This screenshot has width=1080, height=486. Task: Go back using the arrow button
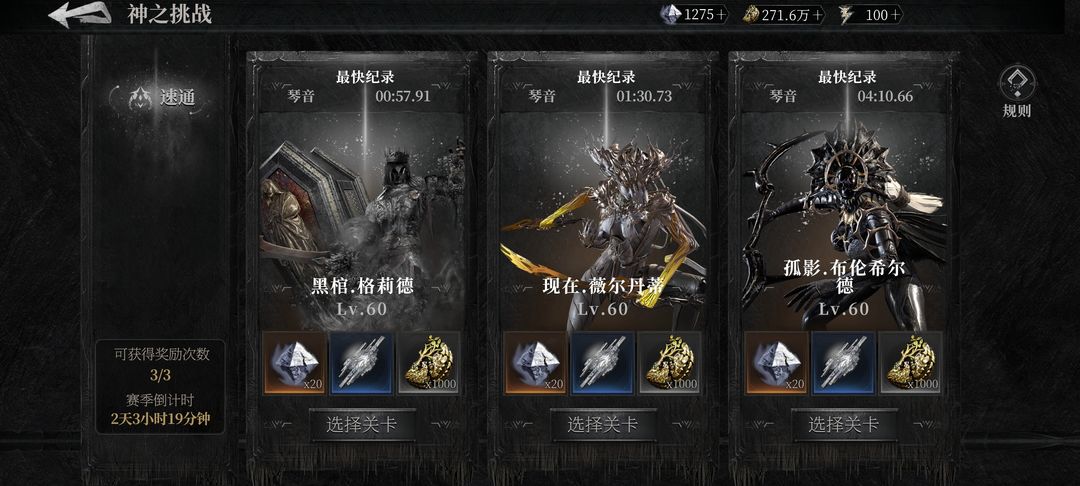click(78, 14)
